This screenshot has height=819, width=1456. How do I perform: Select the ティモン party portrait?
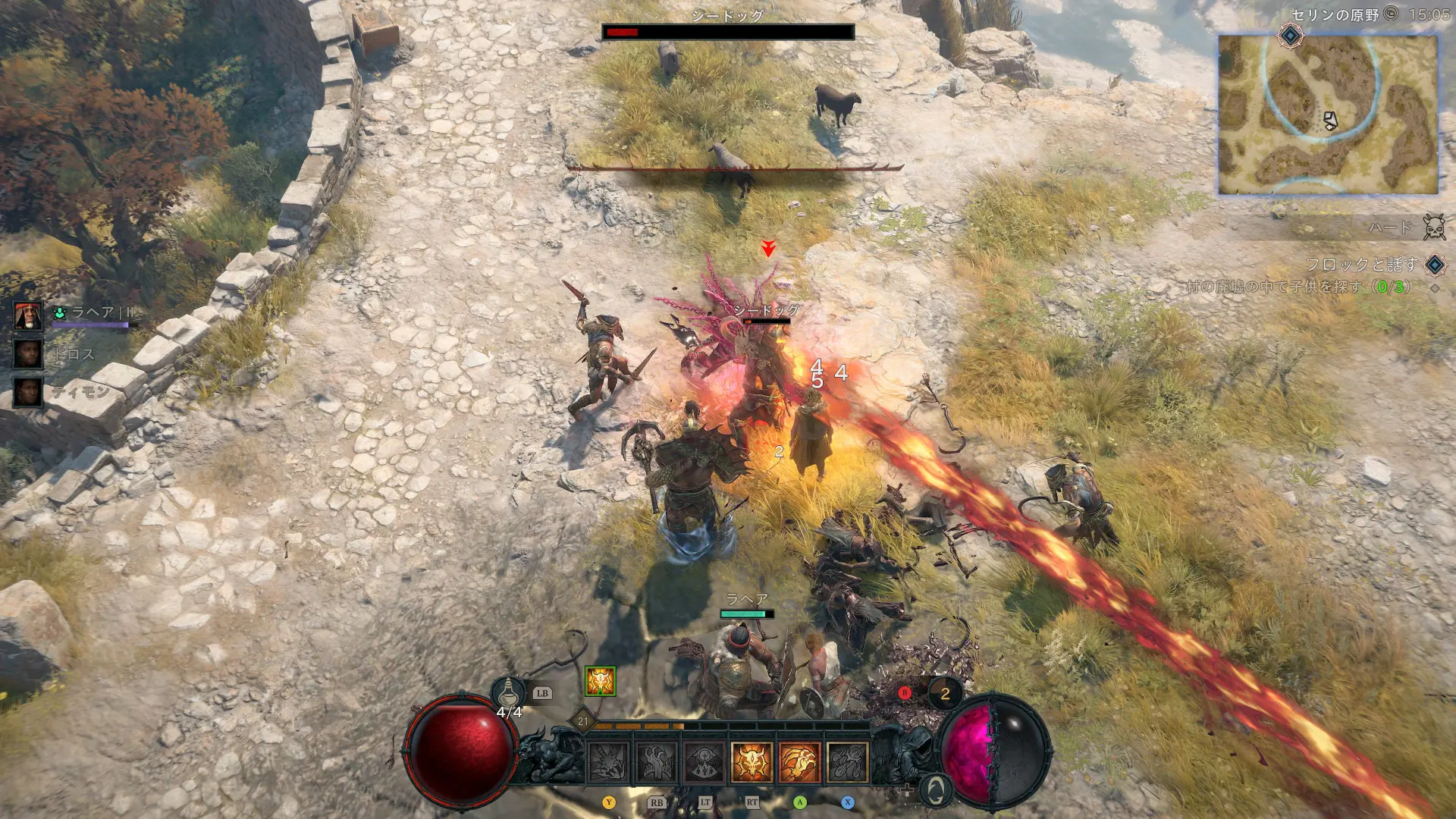tap(28, 391)
